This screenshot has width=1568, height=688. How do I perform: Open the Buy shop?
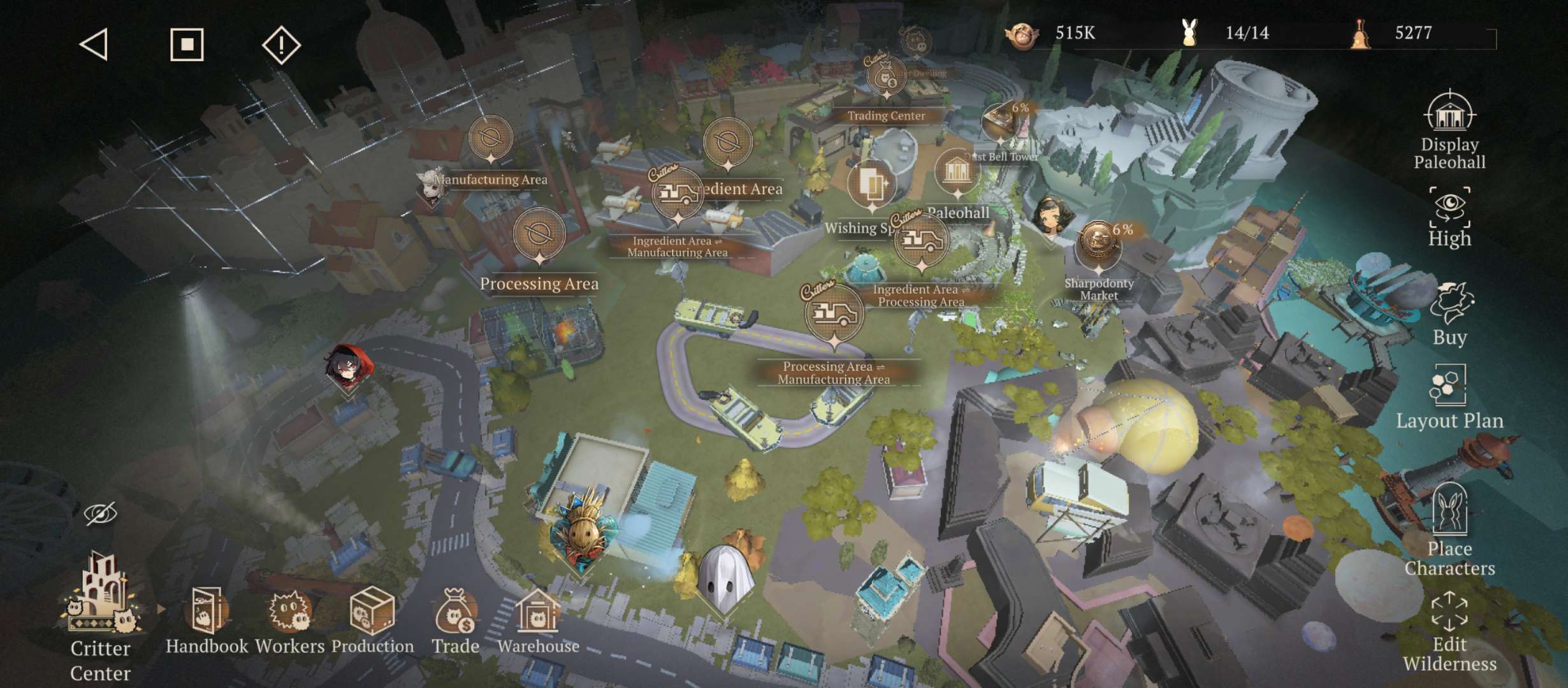tap(1449, 315)
